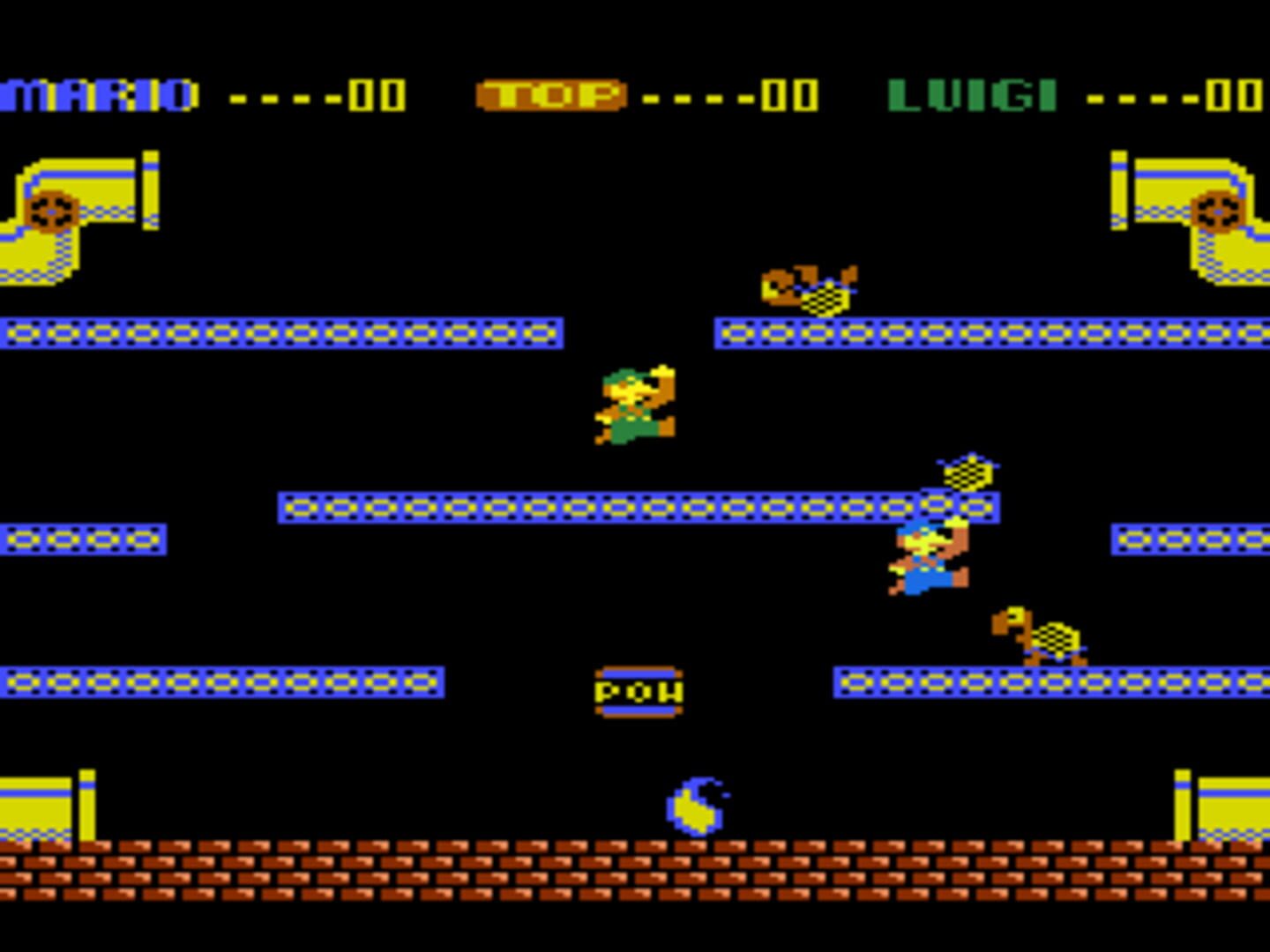
Task: Click the TOP score label plaque
Action: click(x=549, y=93)
